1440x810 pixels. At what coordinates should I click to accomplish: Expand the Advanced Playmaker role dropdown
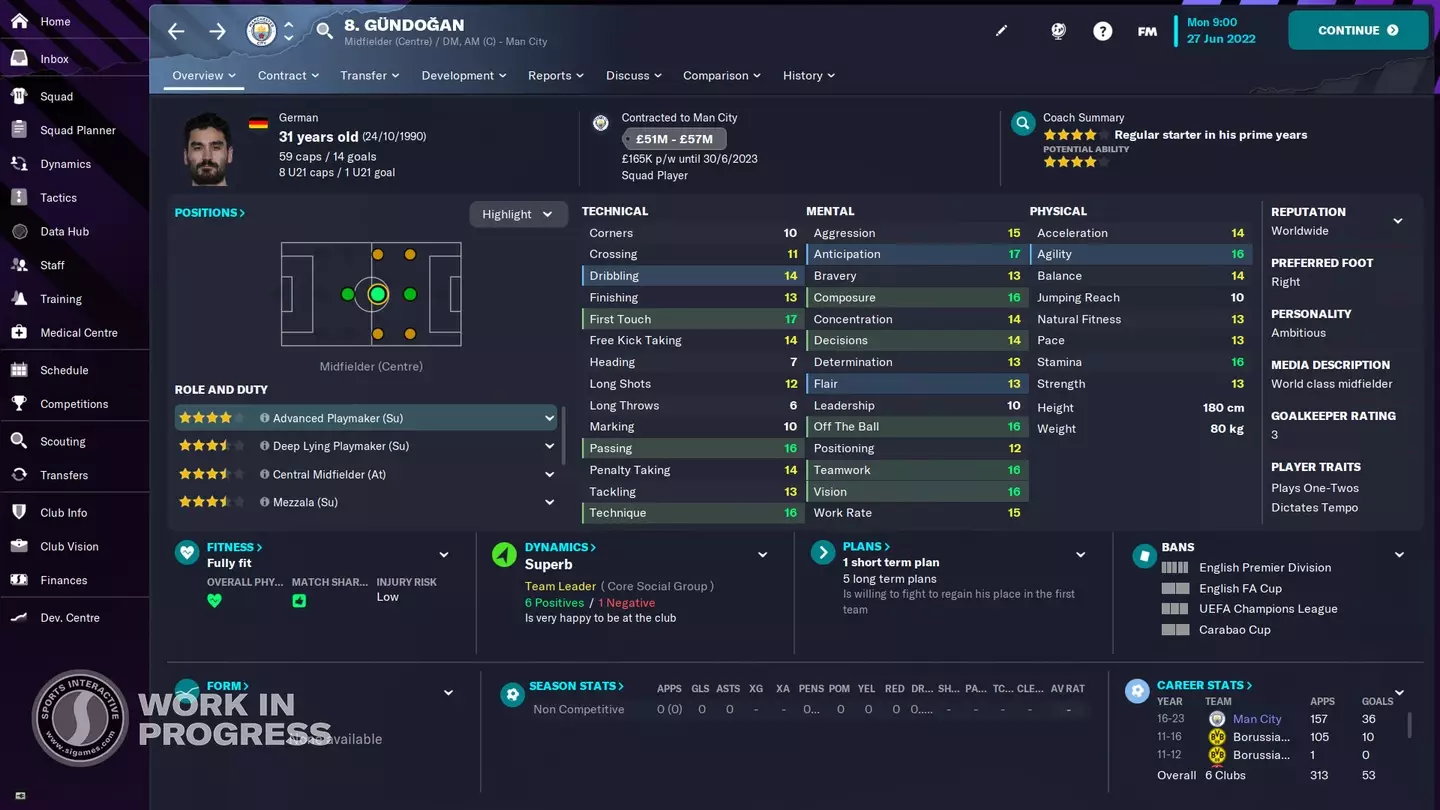tap(548, 417)
